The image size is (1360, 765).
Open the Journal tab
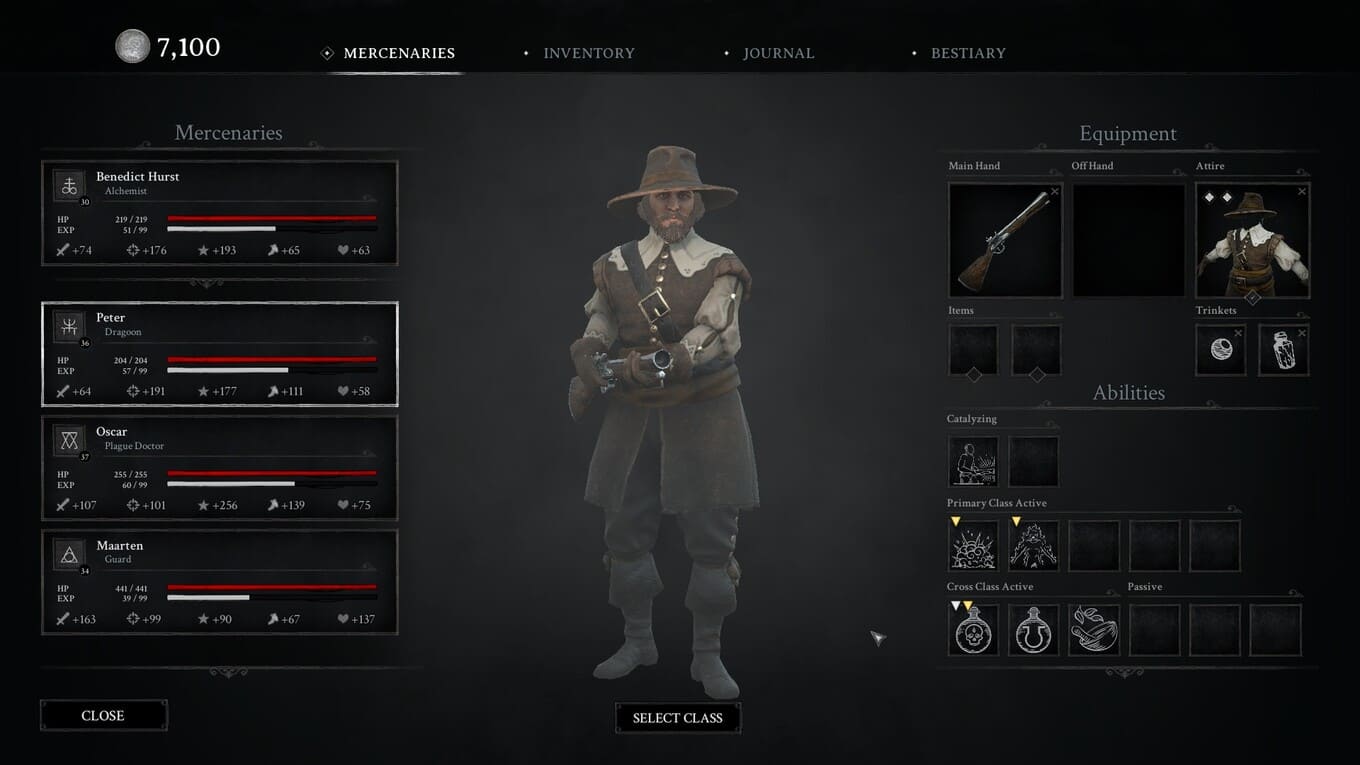[x=777, y=53]
